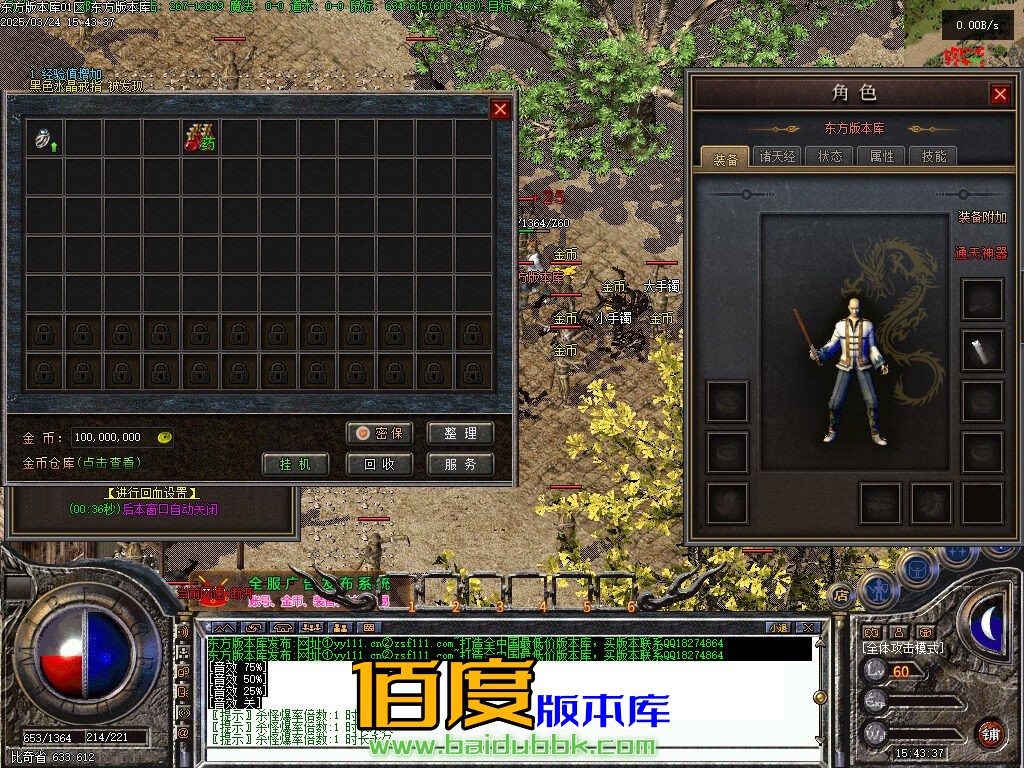Select the ring item in the bag

pyautogui.click(x=45, y=138)
